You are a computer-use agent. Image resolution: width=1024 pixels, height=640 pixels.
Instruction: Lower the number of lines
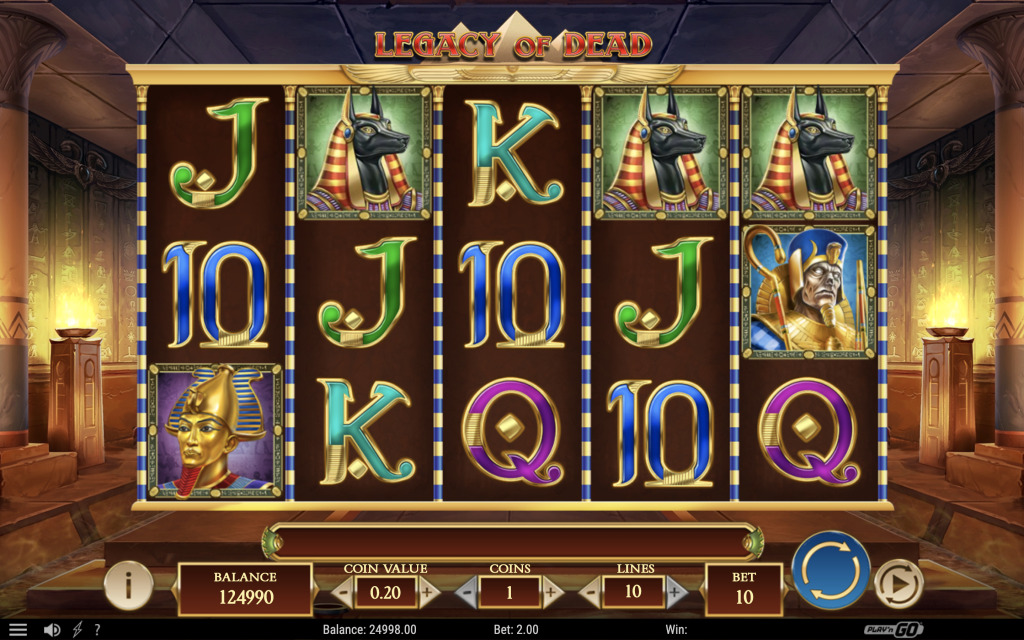(x=590, y=592)
